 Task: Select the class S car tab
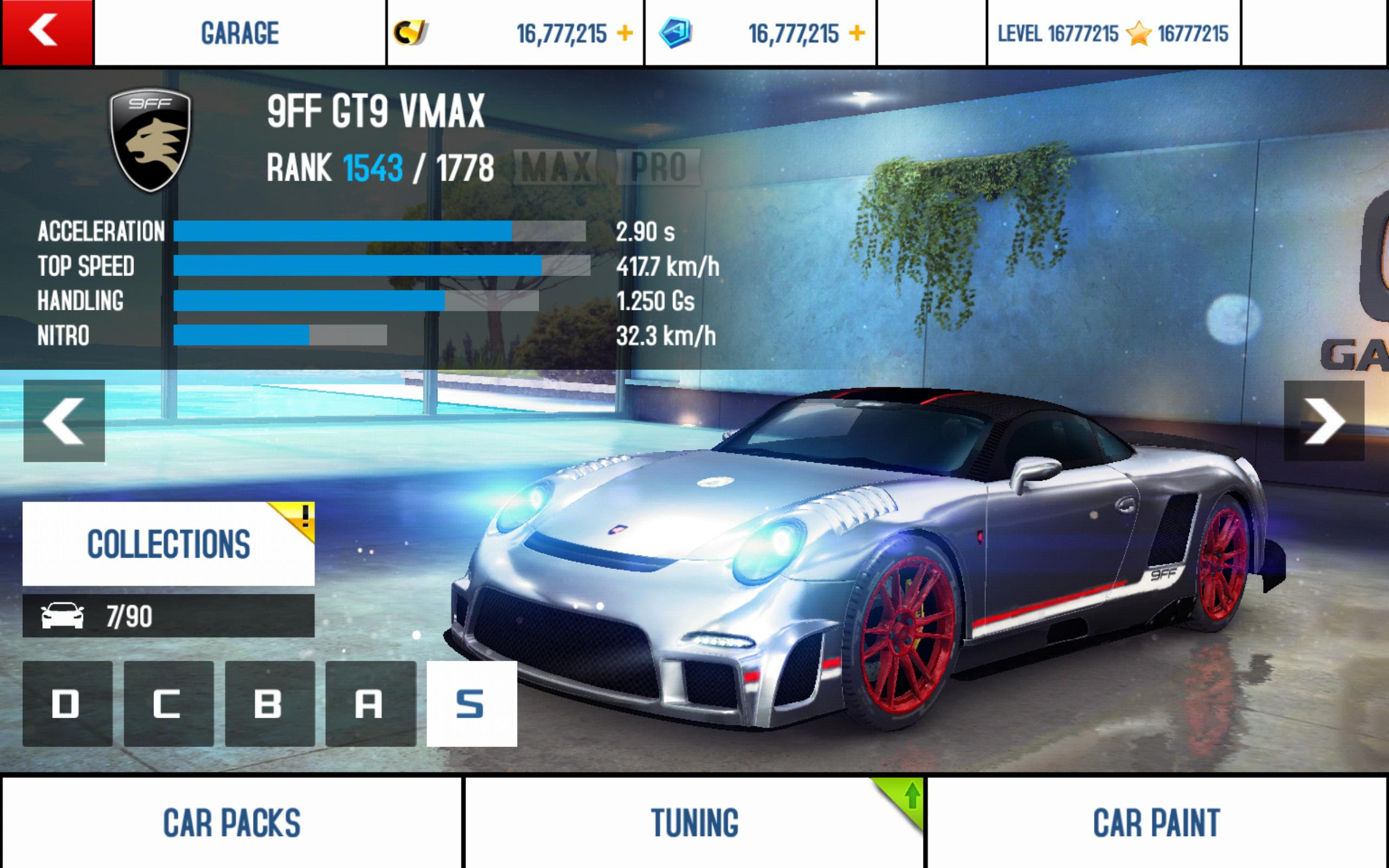[x=471, y=703]
